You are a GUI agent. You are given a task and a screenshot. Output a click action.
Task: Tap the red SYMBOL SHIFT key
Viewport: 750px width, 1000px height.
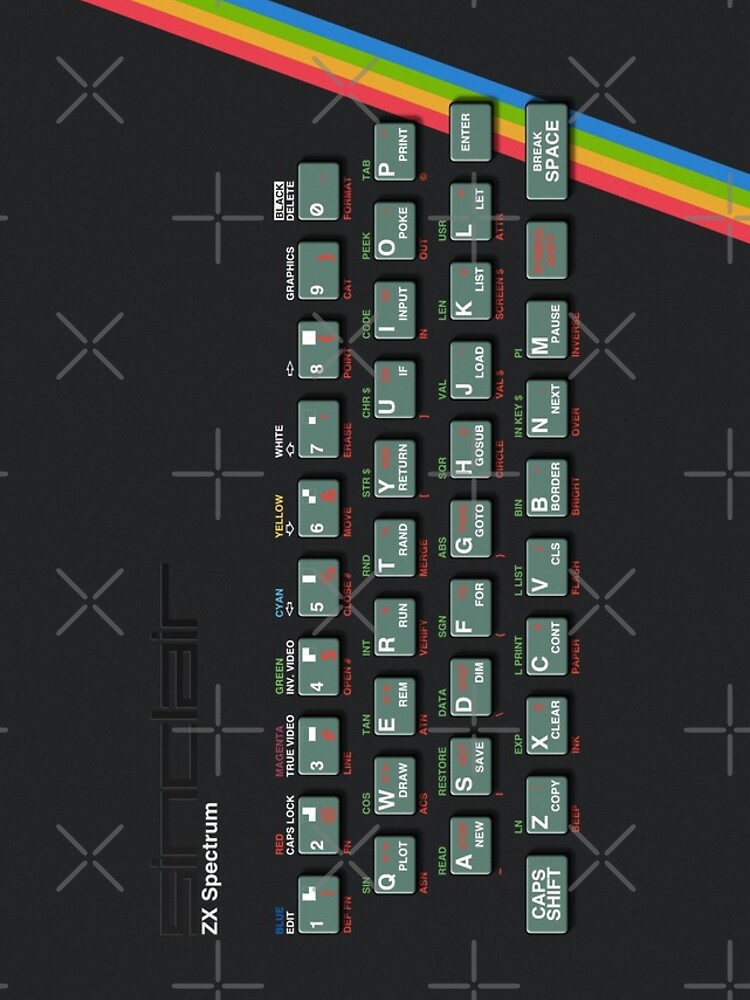(547, 250)
